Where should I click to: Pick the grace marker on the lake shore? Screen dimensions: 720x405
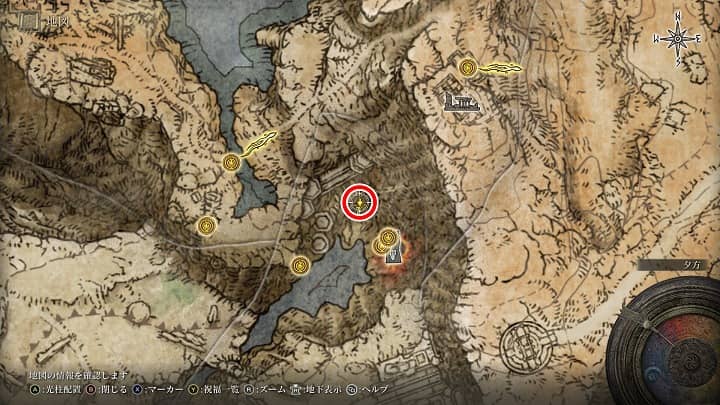(x=300, y=265)
